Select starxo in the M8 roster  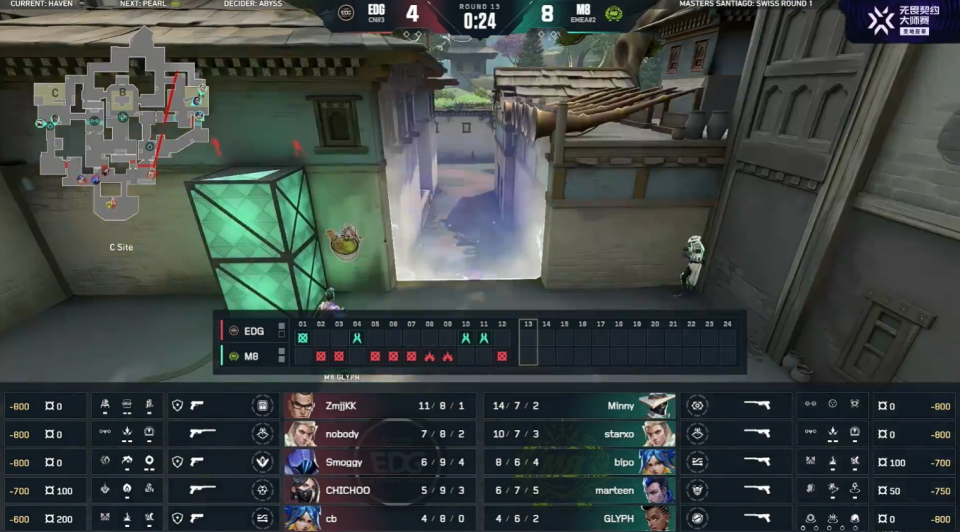pyautogui.click(x=580, y=434)
